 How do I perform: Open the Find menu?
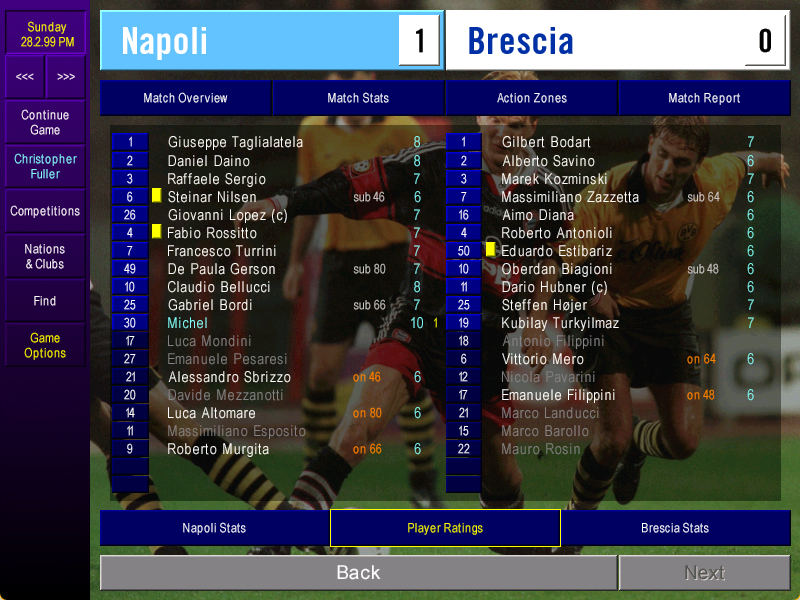pos(45,301)
